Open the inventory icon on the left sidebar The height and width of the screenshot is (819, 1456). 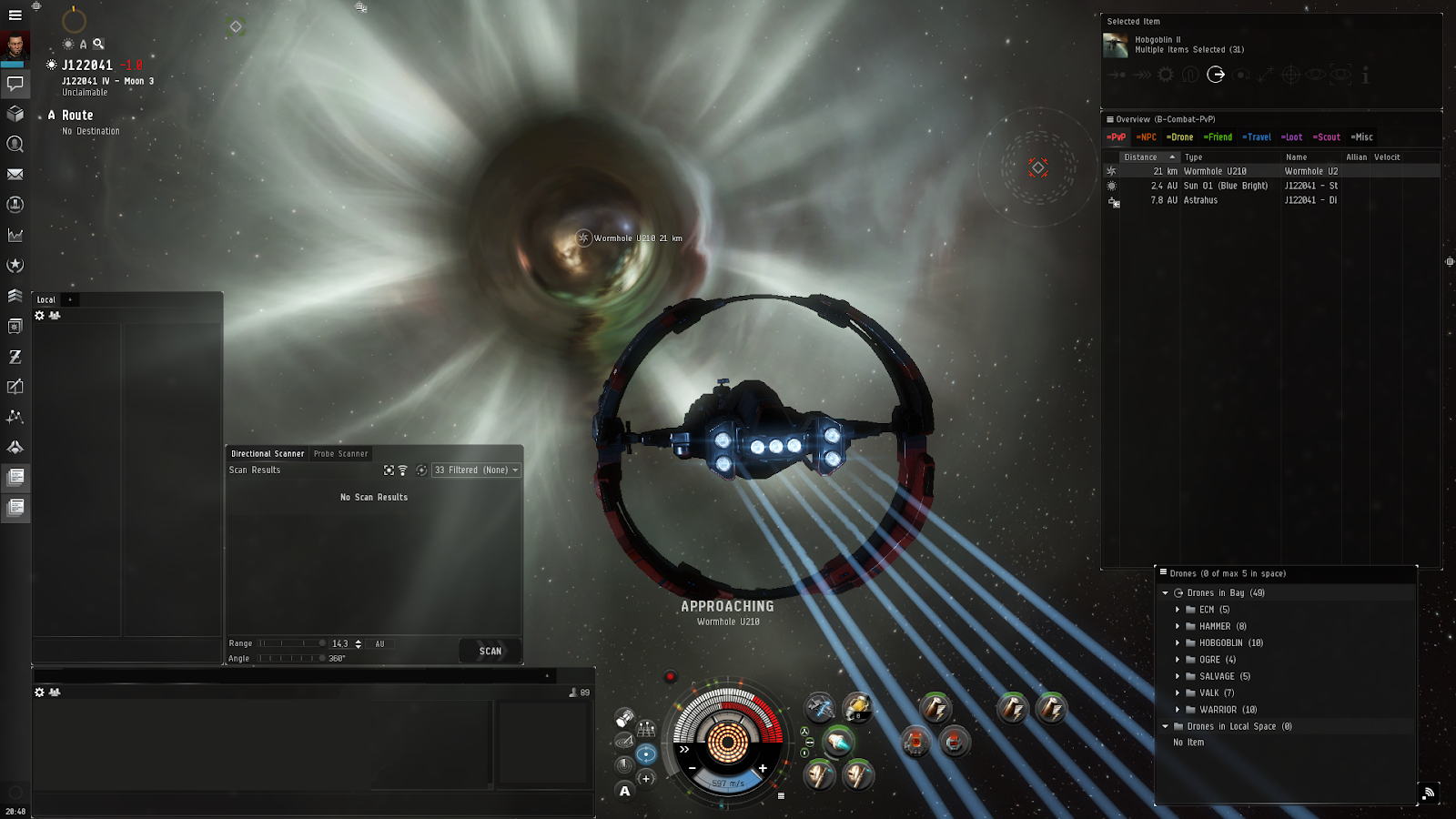click(x=15, y=115)
